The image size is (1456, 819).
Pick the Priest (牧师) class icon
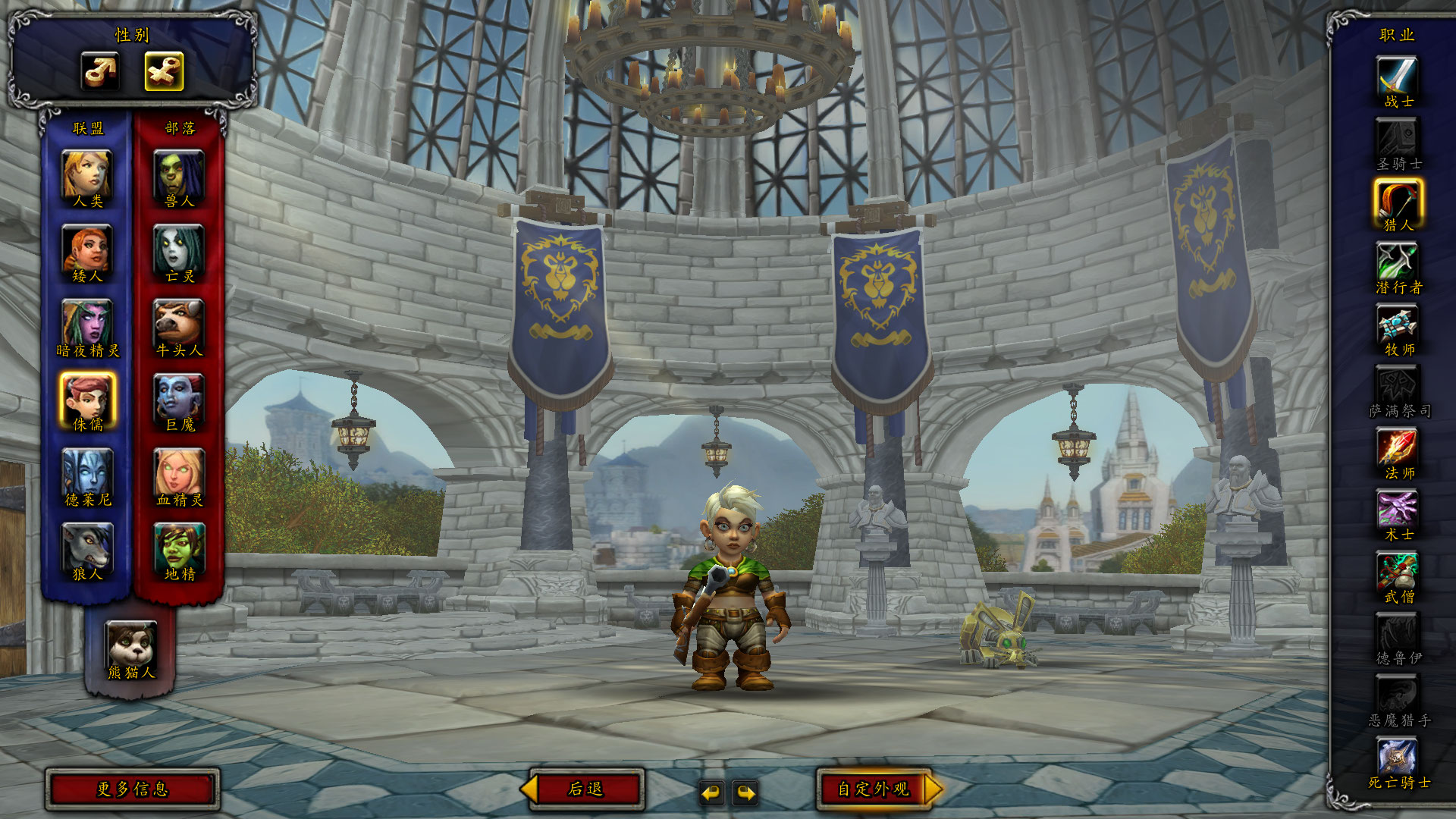pos(1397,327)
